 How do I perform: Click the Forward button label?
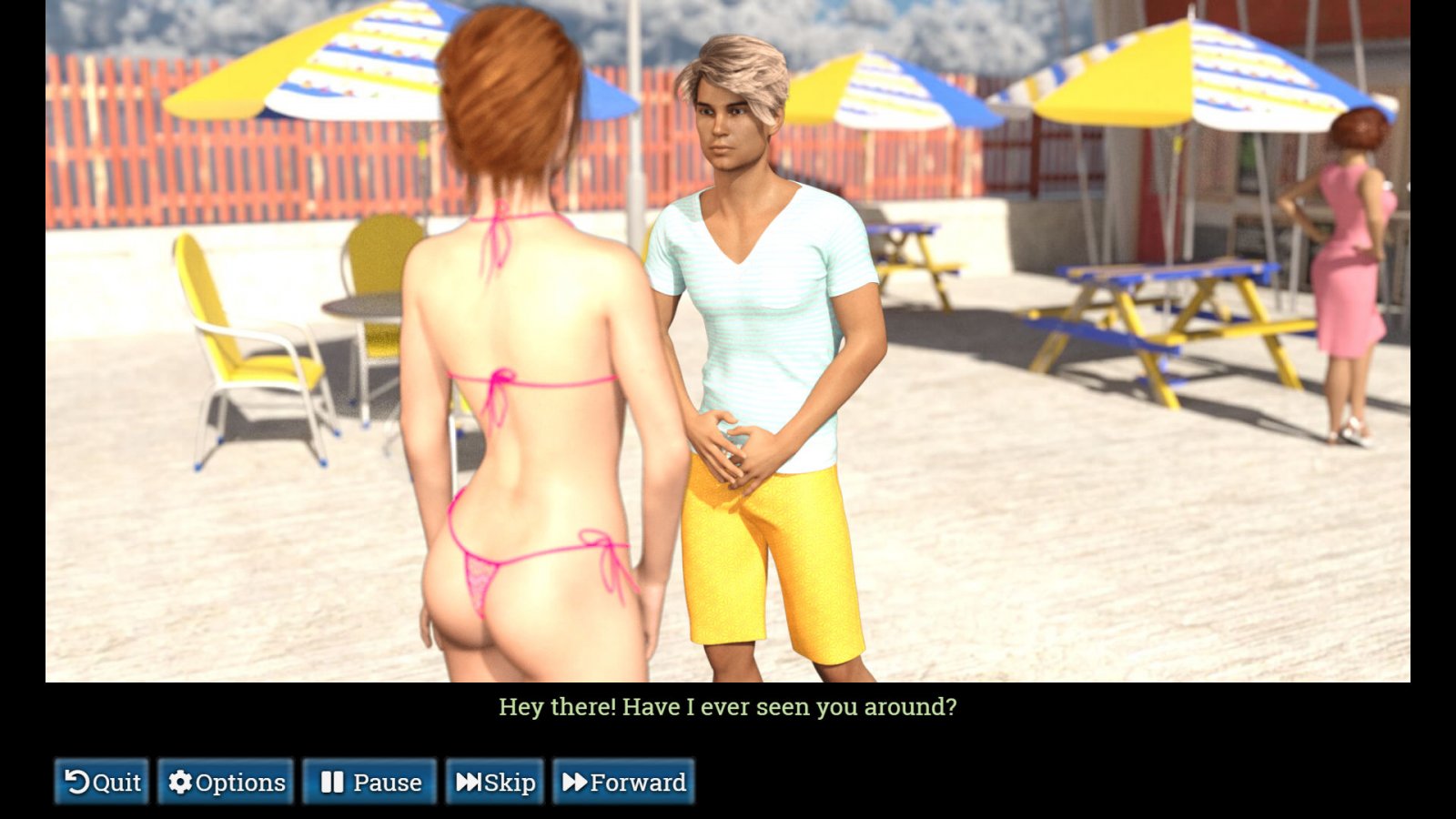pyautogui.click(x=639, y=781)
